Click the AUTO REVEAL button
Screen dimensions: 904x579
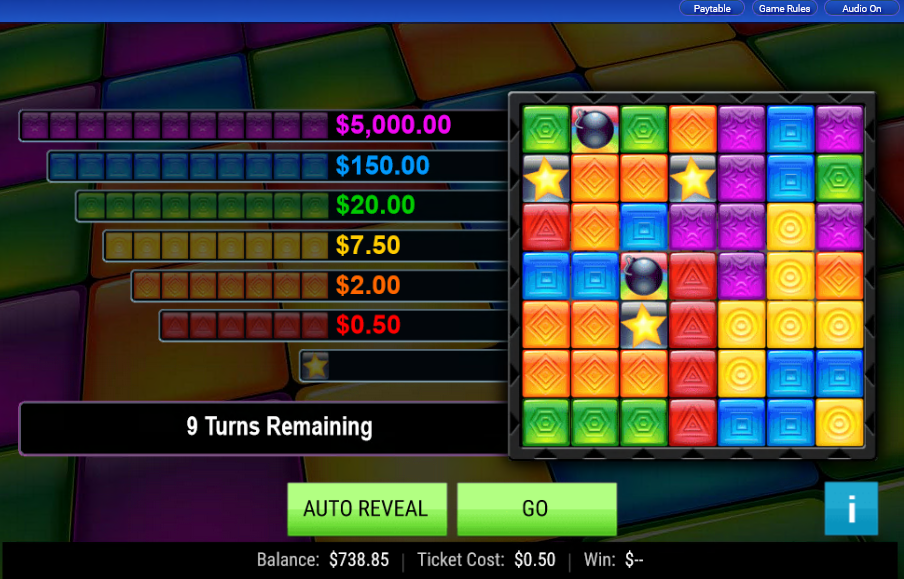[x=365, y=508]
